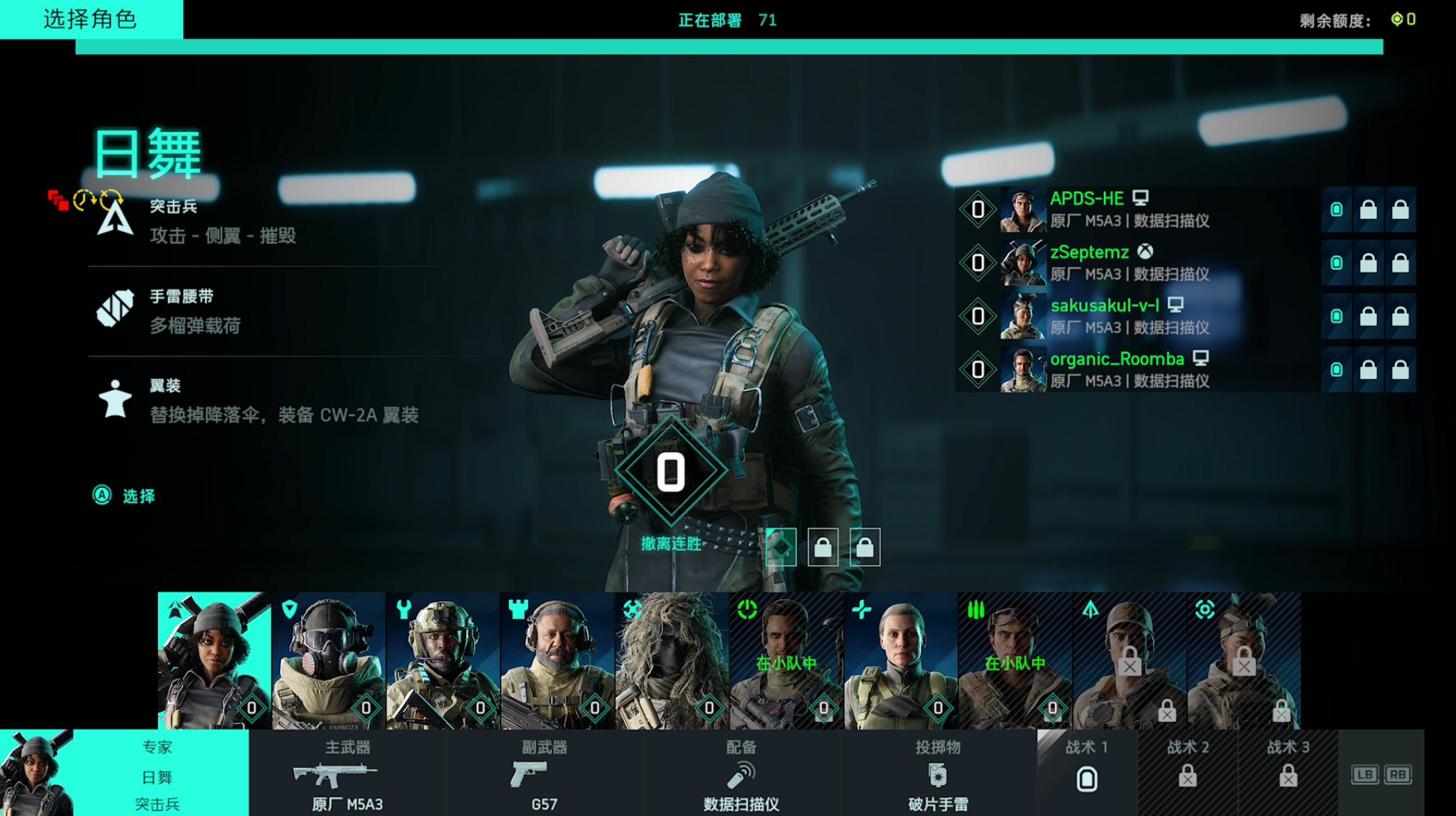Image resolution: width=1456 pixels, height=816 pixels.
Task: Choose the 配备 数据扫描仪 gadget slot
Action: point(741,774)
